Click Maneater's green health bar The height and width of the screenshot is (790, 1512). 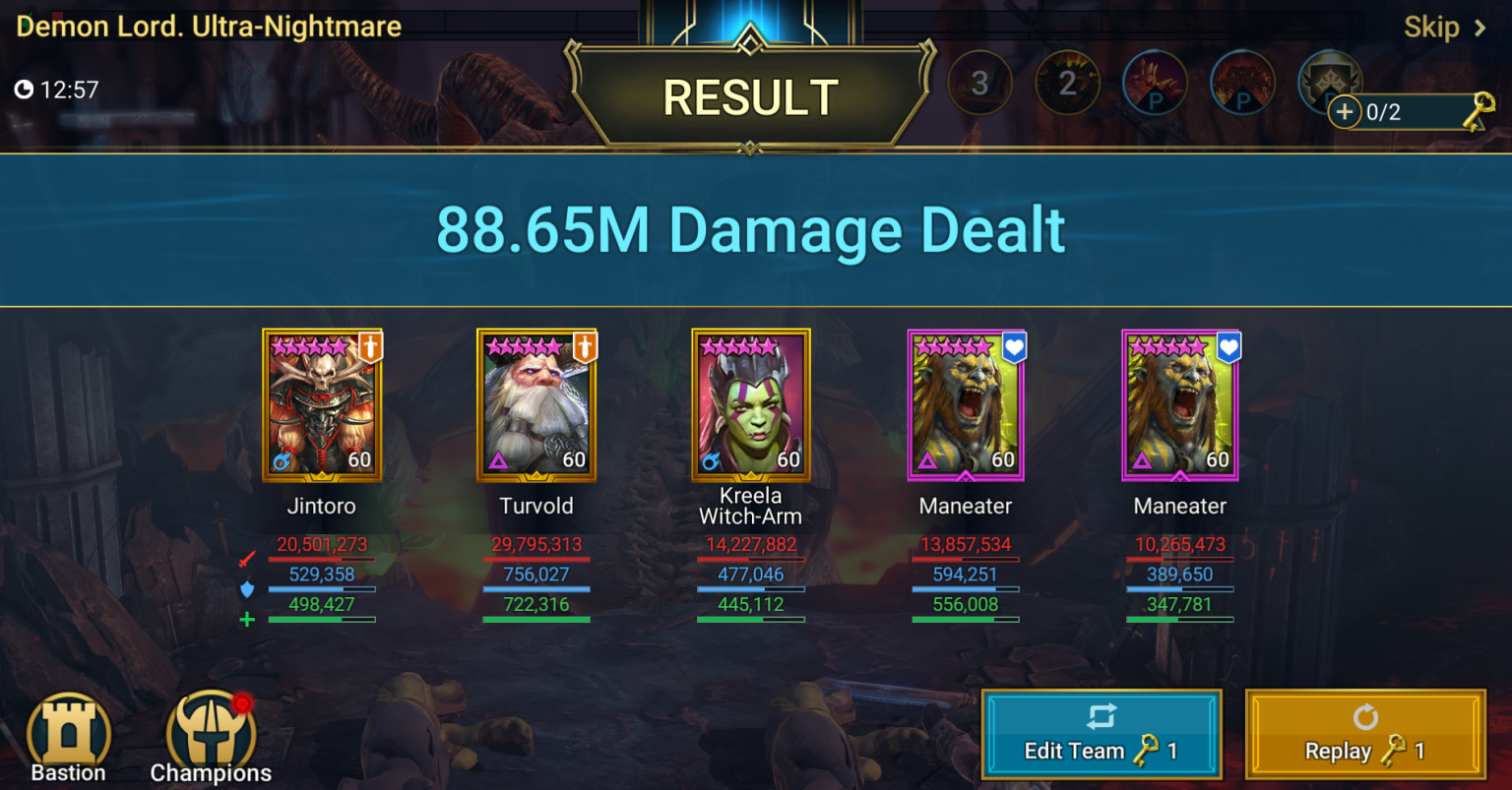pyautogui.click(x=966, y=621)
